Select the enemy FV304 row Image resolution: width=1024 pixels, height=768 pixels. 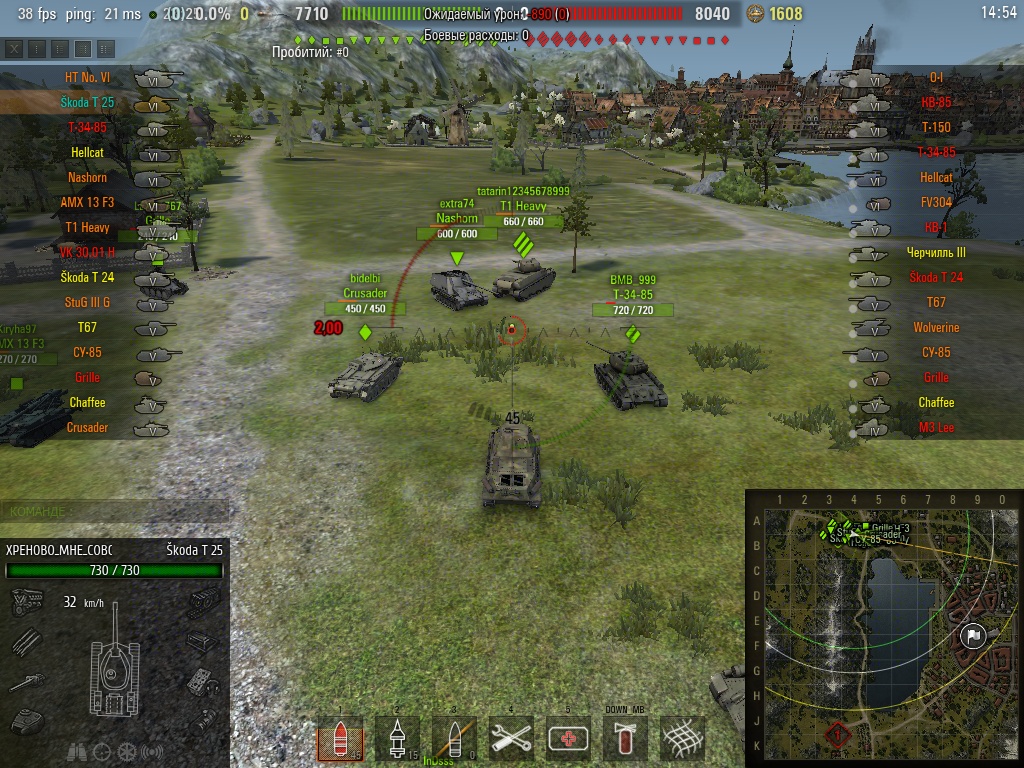coord(936,202)
